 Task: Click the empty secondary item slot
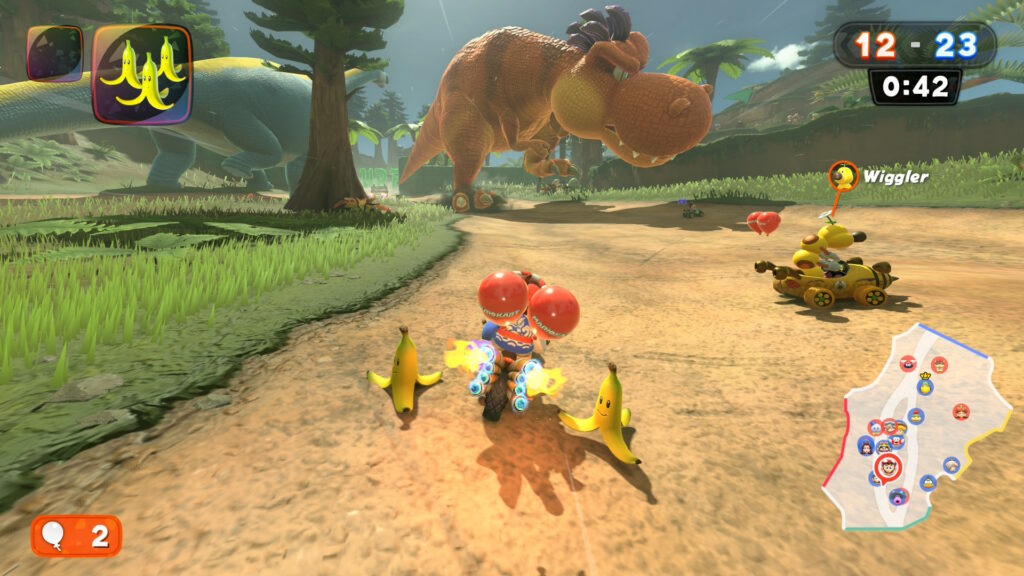click(x=54, y=53)
